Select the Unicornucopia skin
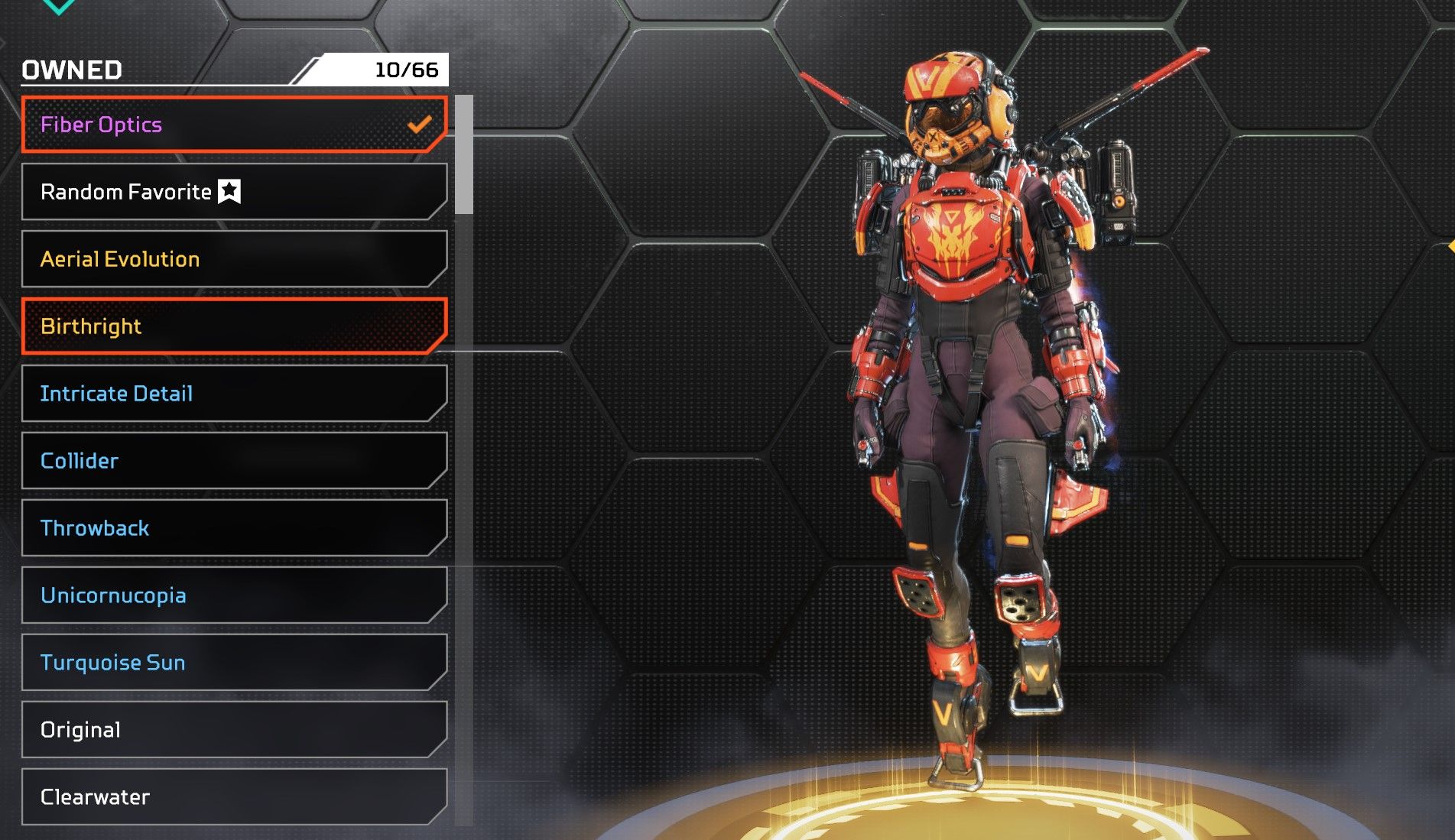Screen dimensions: 1455x840 pyautogui.click(x=233, y=595)
